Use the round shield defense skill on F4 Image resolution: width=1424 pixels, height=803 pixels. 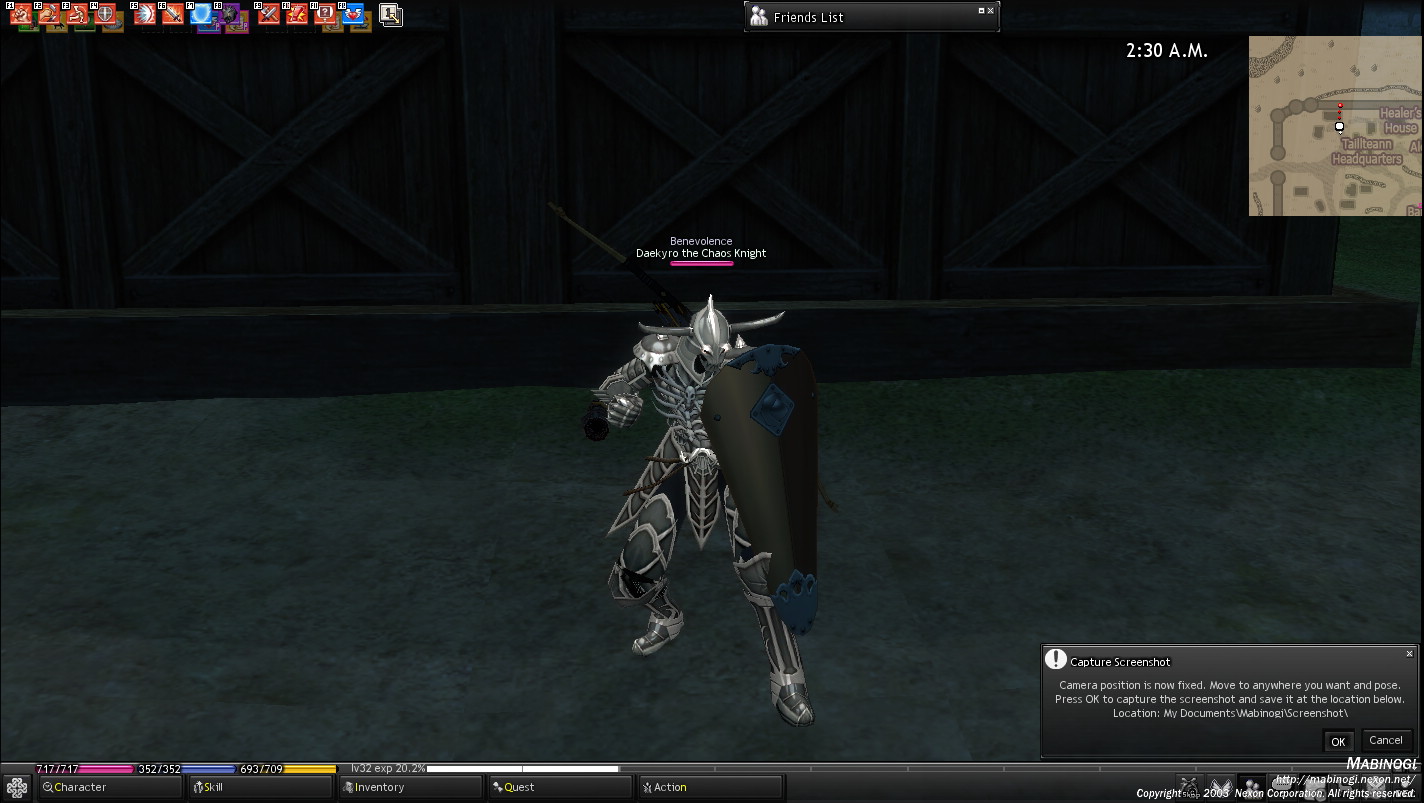tap(105, 15)
